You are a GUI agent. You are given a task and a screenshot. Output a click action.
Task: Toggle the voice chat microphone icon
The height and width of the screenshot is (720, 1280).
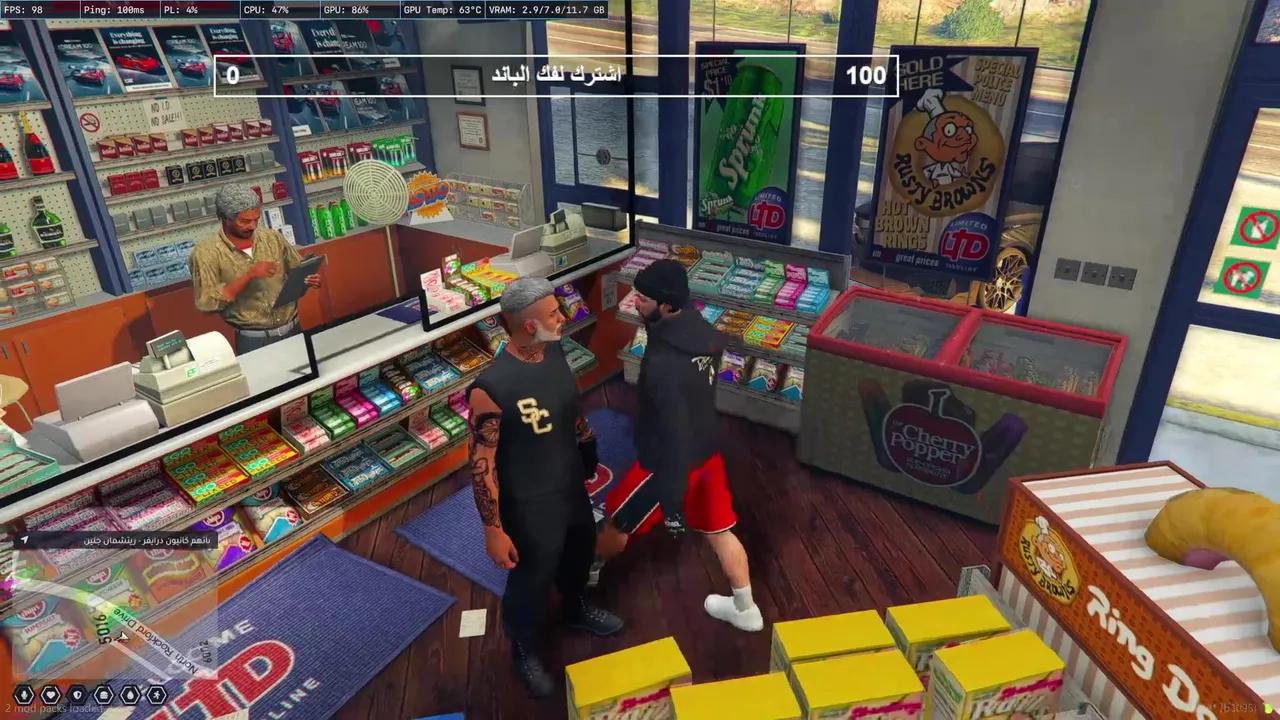click(x=23, y=693)
